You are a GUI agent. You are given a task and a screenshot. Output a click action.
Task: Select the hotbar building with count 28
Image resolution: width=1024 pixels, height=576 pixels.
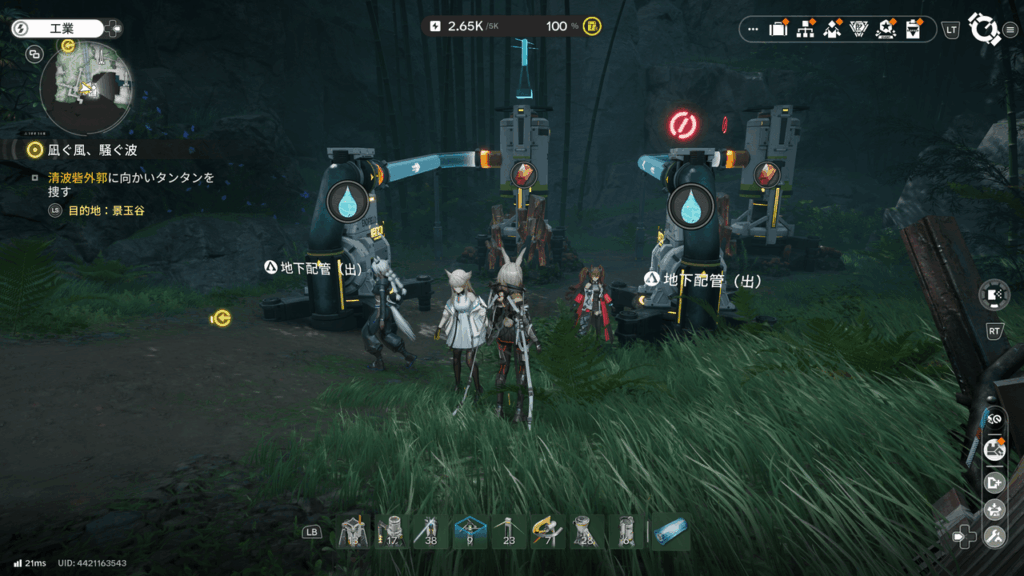click(x=587, y=532)
